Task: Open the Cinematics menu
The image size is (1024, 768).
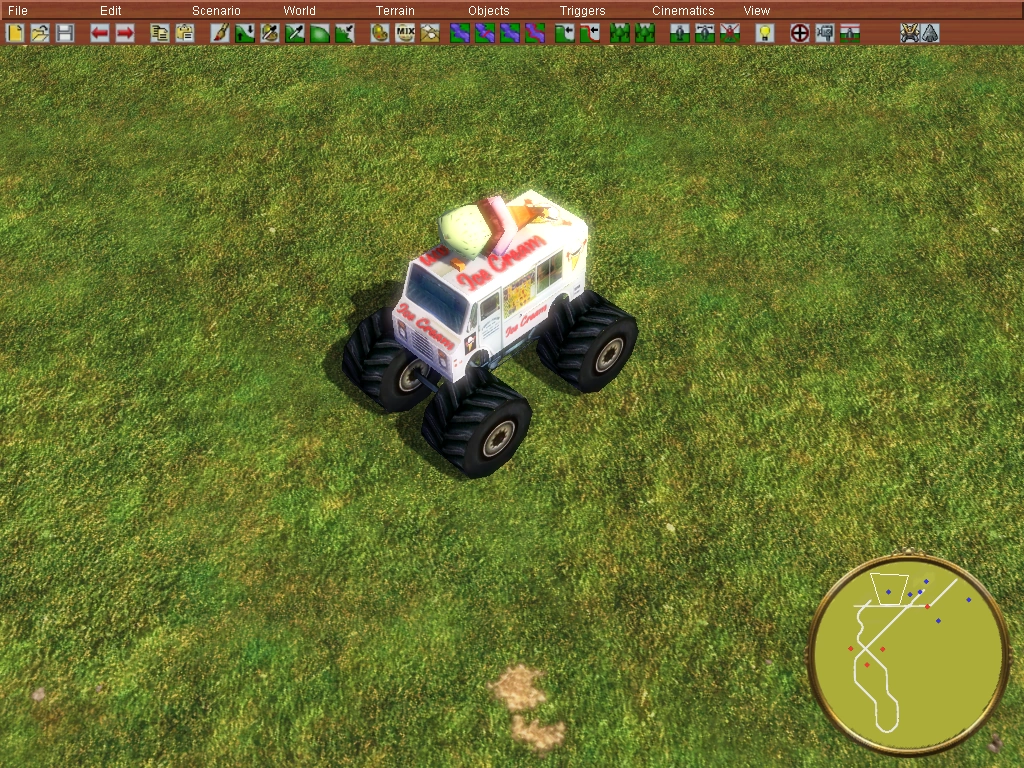Action: tap(683, 11)
